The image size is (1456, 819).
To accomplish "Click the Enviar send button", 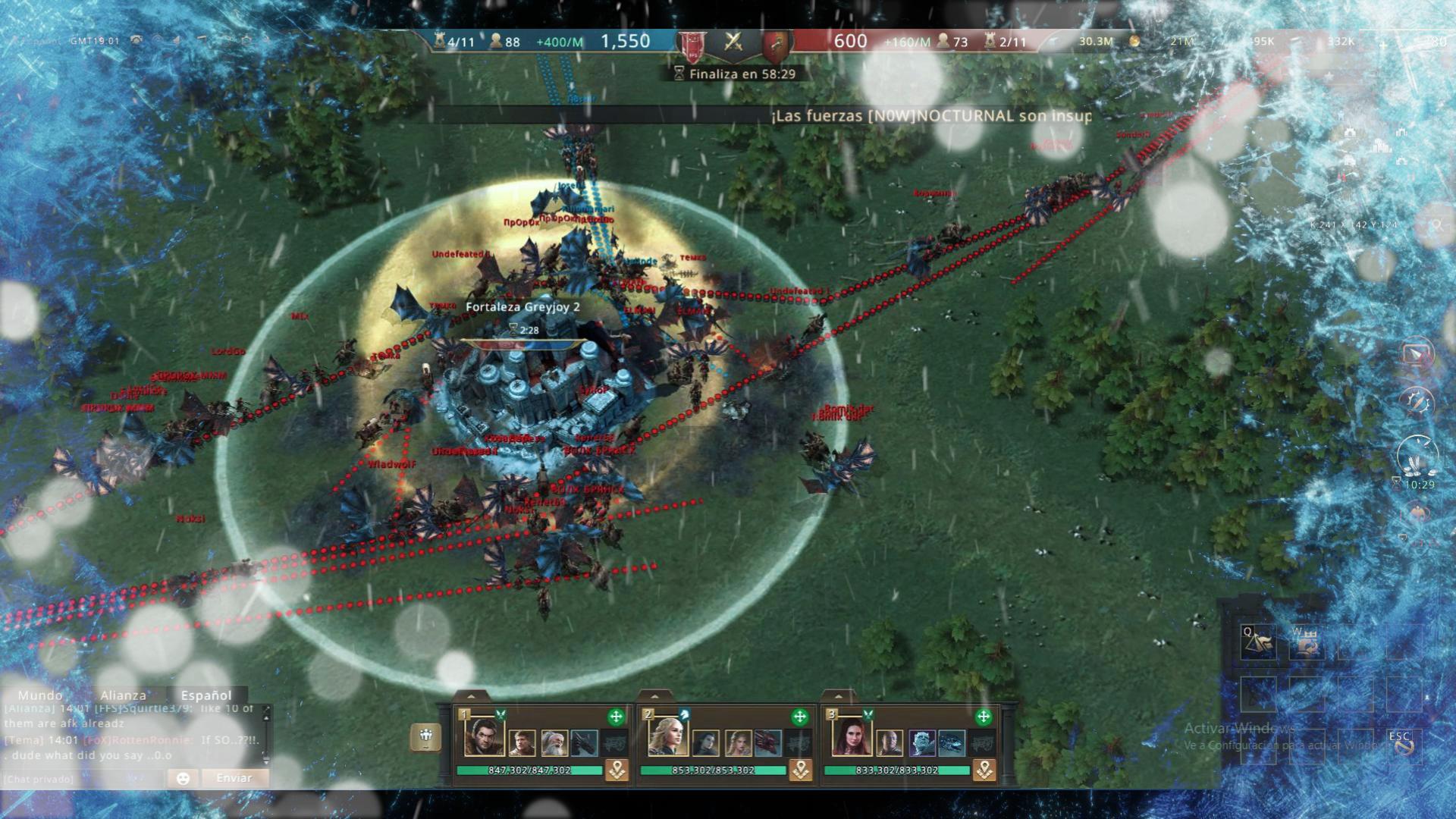I will (x=234, y=778).
